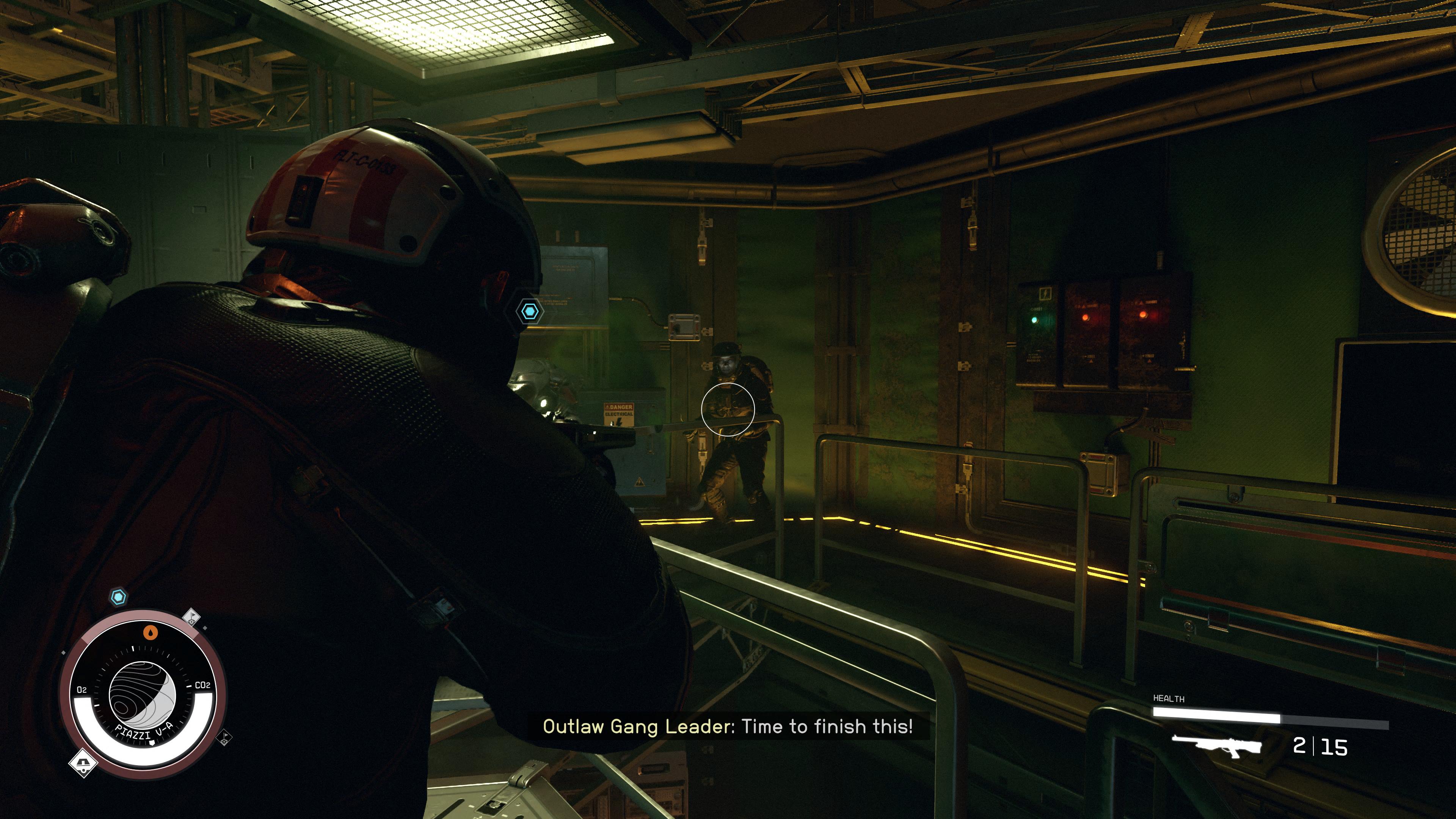Select the ship marker on the compass
This screenshot has width=1456, height=819.
(83, 764)
